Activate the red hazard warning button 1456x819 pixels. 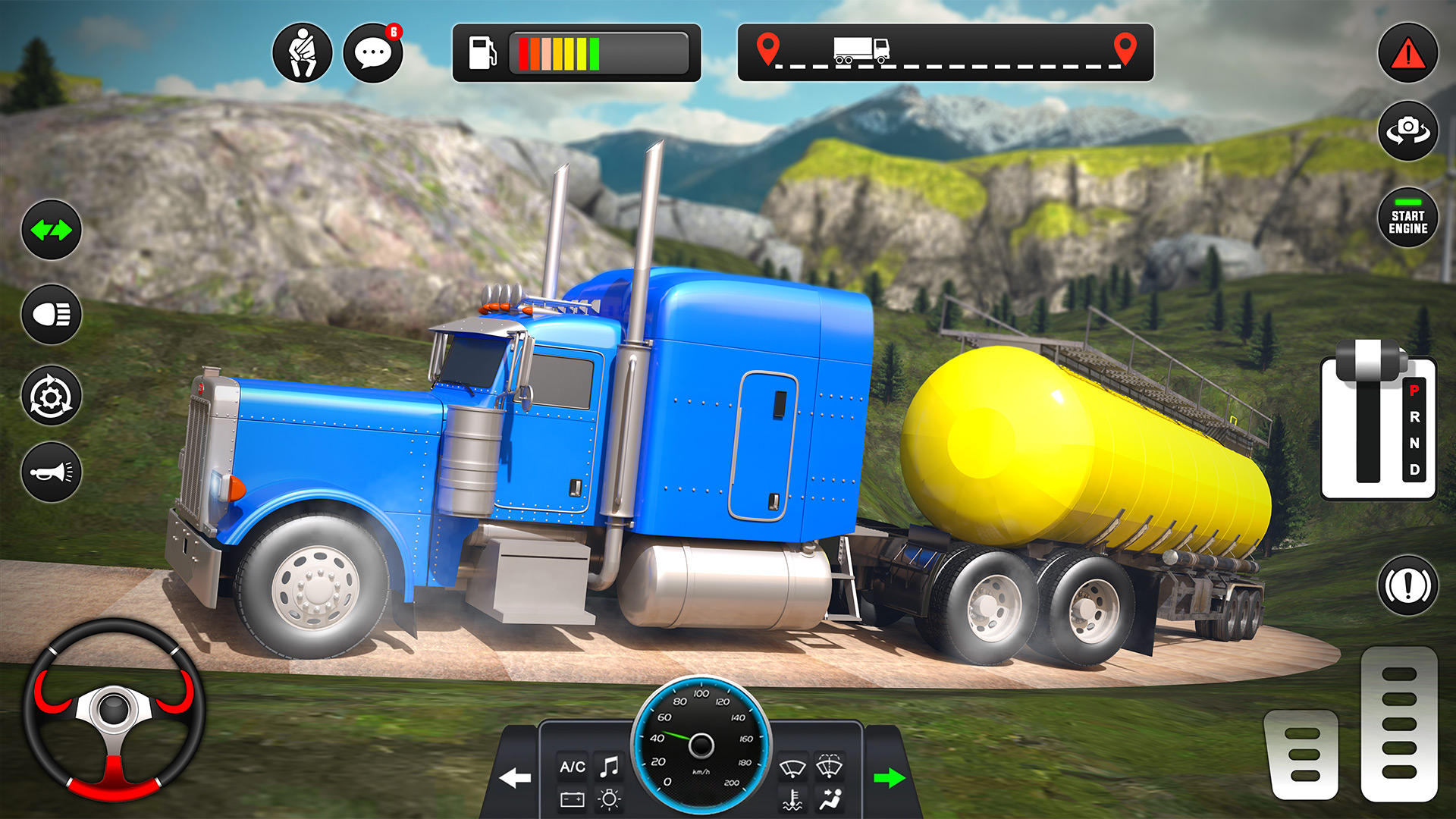pos(1407,53)
